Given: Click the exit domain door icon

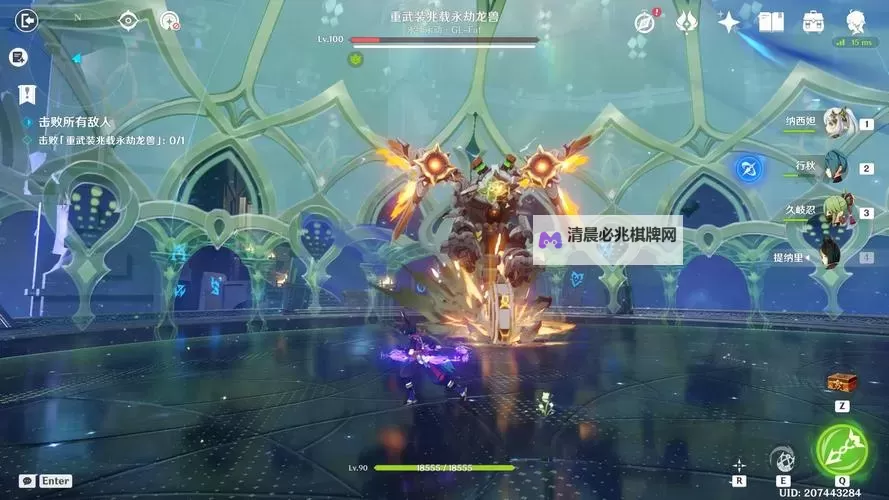Looking at the screenshot, I should 27,19.
